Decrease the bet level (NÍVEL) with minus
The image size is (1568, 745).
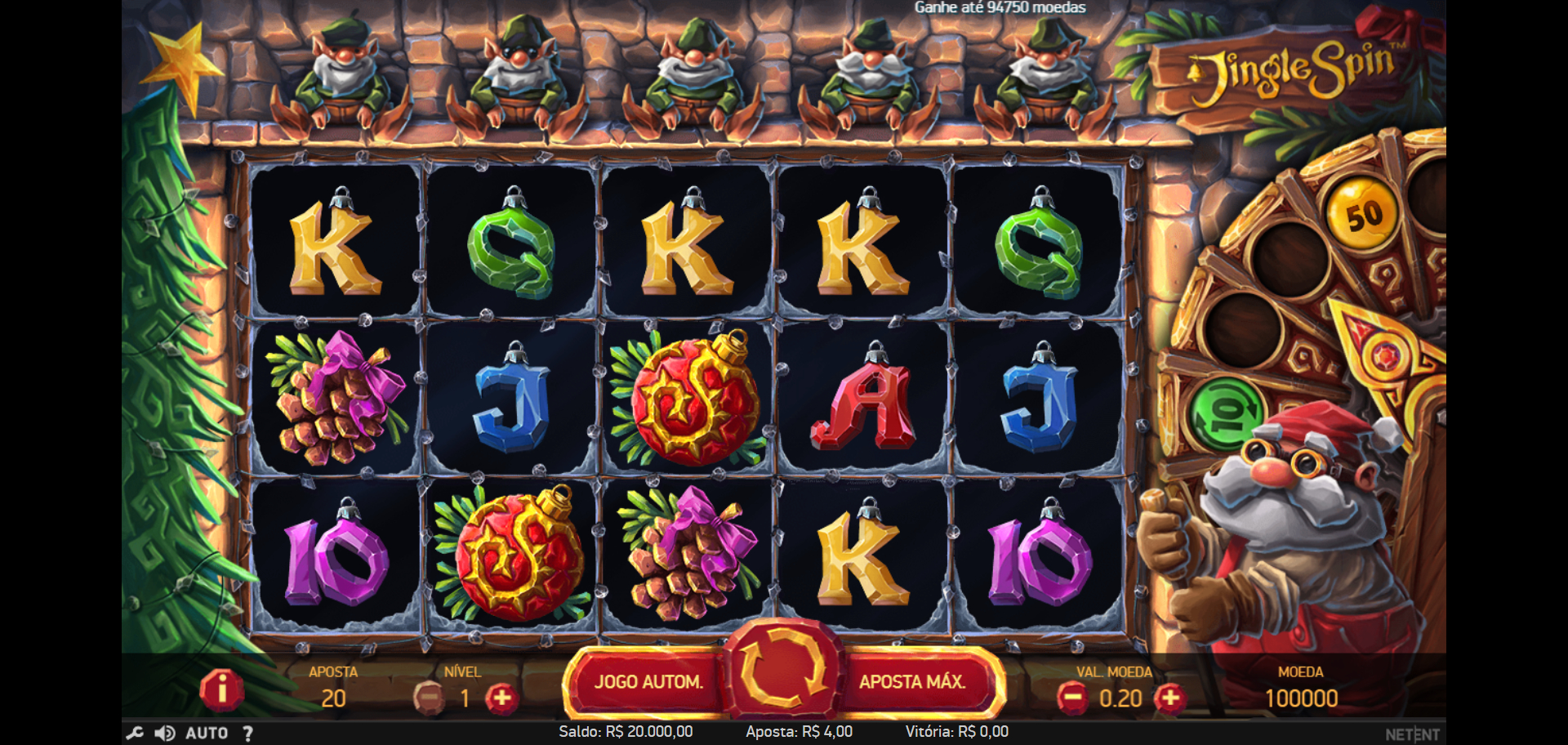tap(429, 698)
